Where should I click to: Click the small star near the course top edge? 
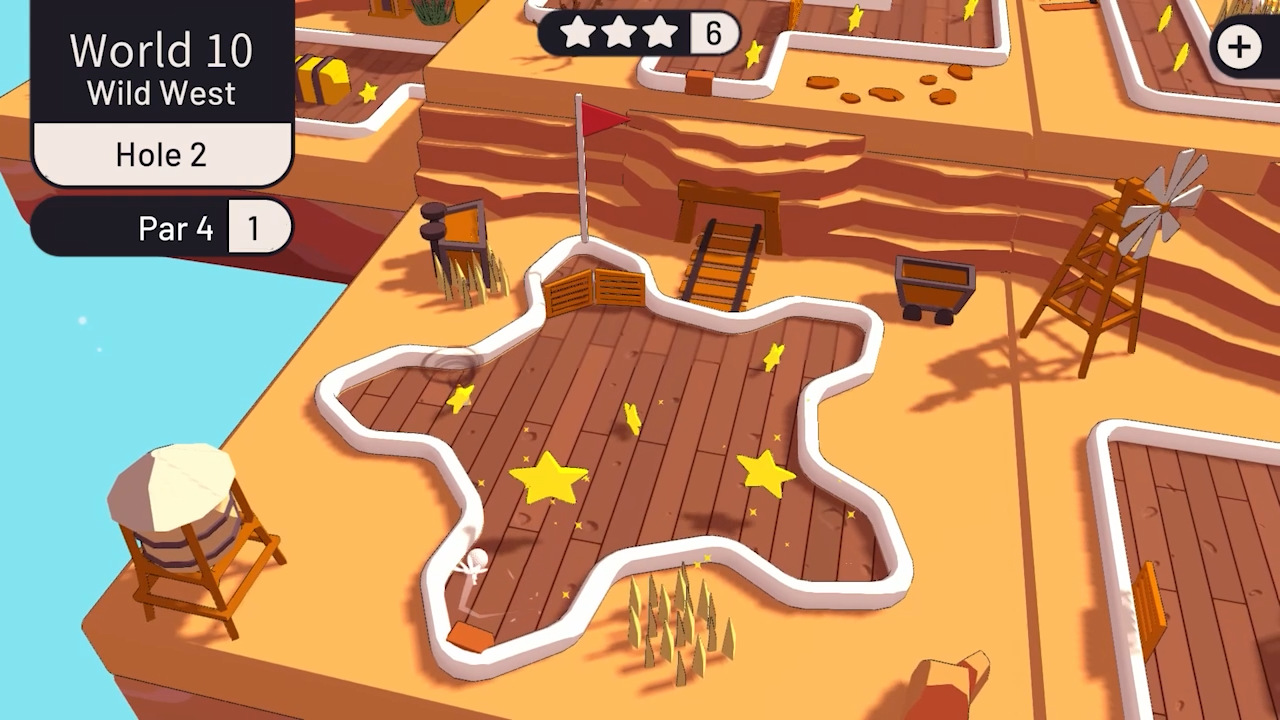773,355
